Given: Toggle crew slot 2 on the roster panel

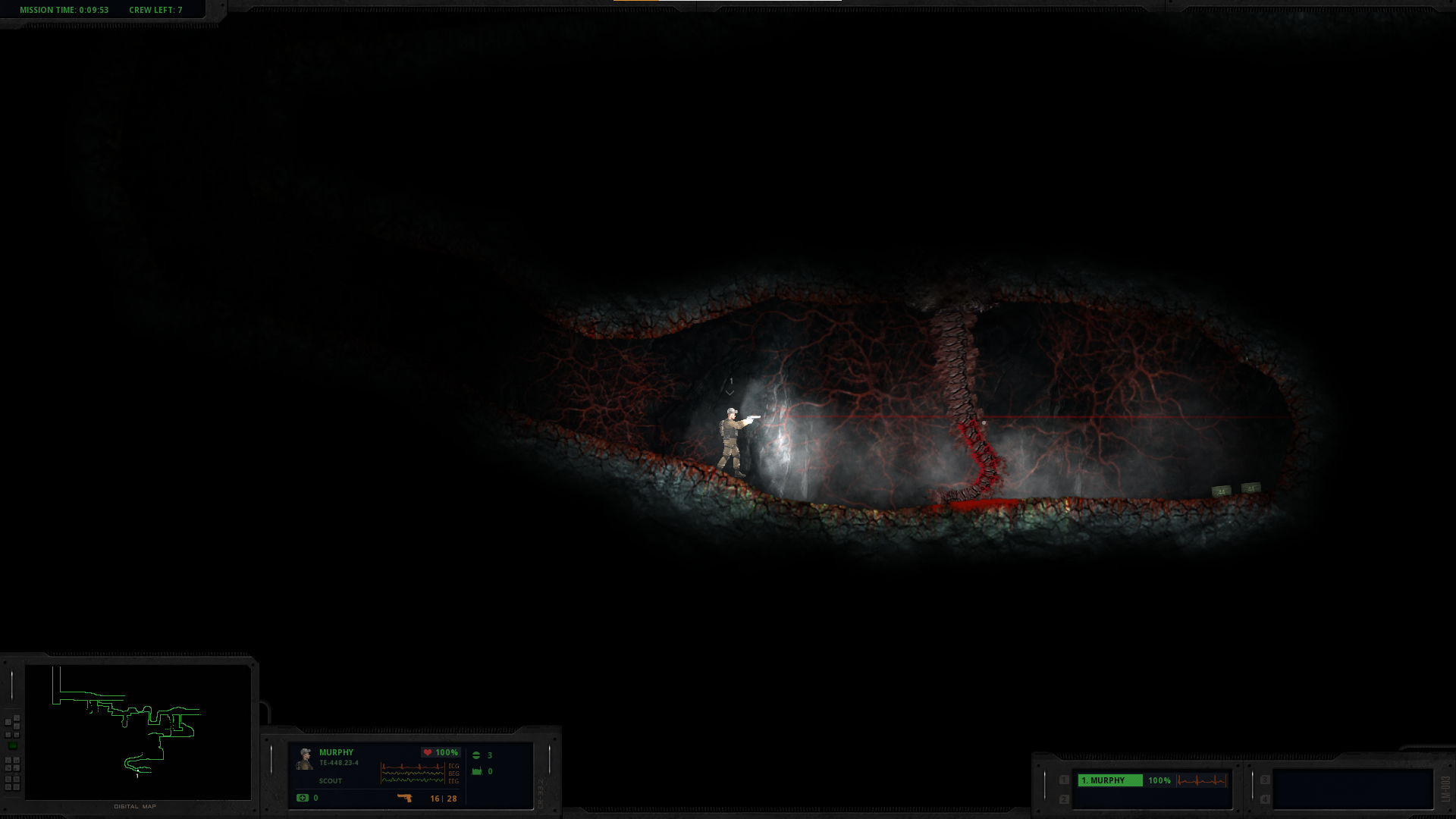Looking at the screenshot, I should pyautogui.click(x=1064, y=798).
